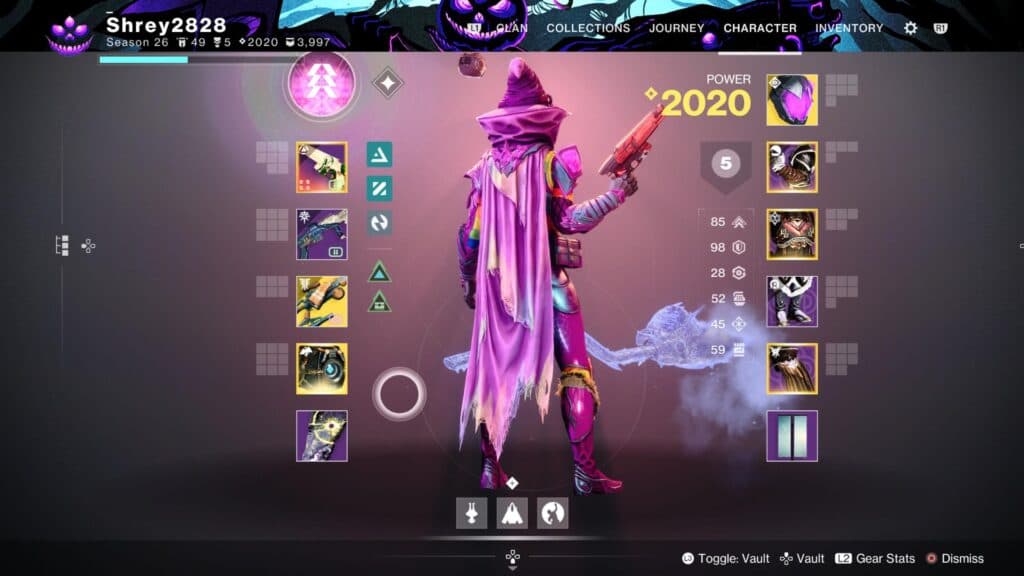Open settings via the gear icon

coord(910,28)
